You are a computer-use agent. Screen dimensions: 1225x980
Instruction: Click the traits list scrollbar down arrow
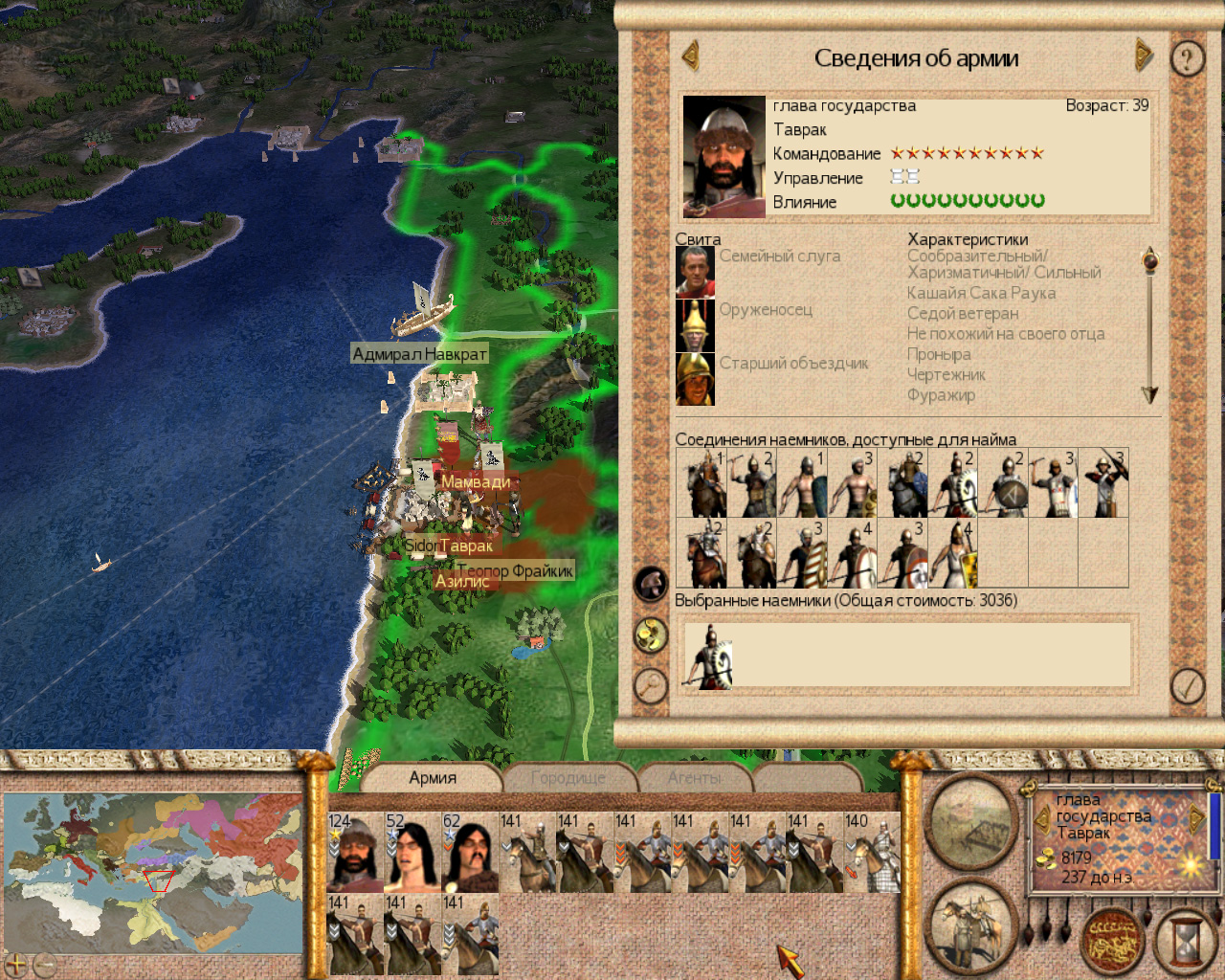pyautogui.click(x=1149, y=394)
